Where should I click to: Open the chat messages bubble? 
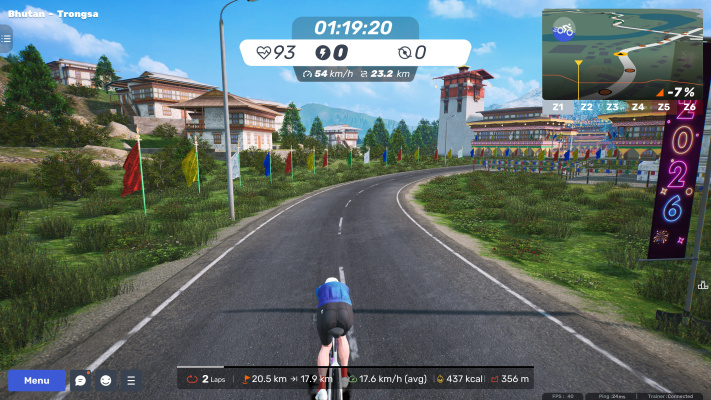click(81, 380)
